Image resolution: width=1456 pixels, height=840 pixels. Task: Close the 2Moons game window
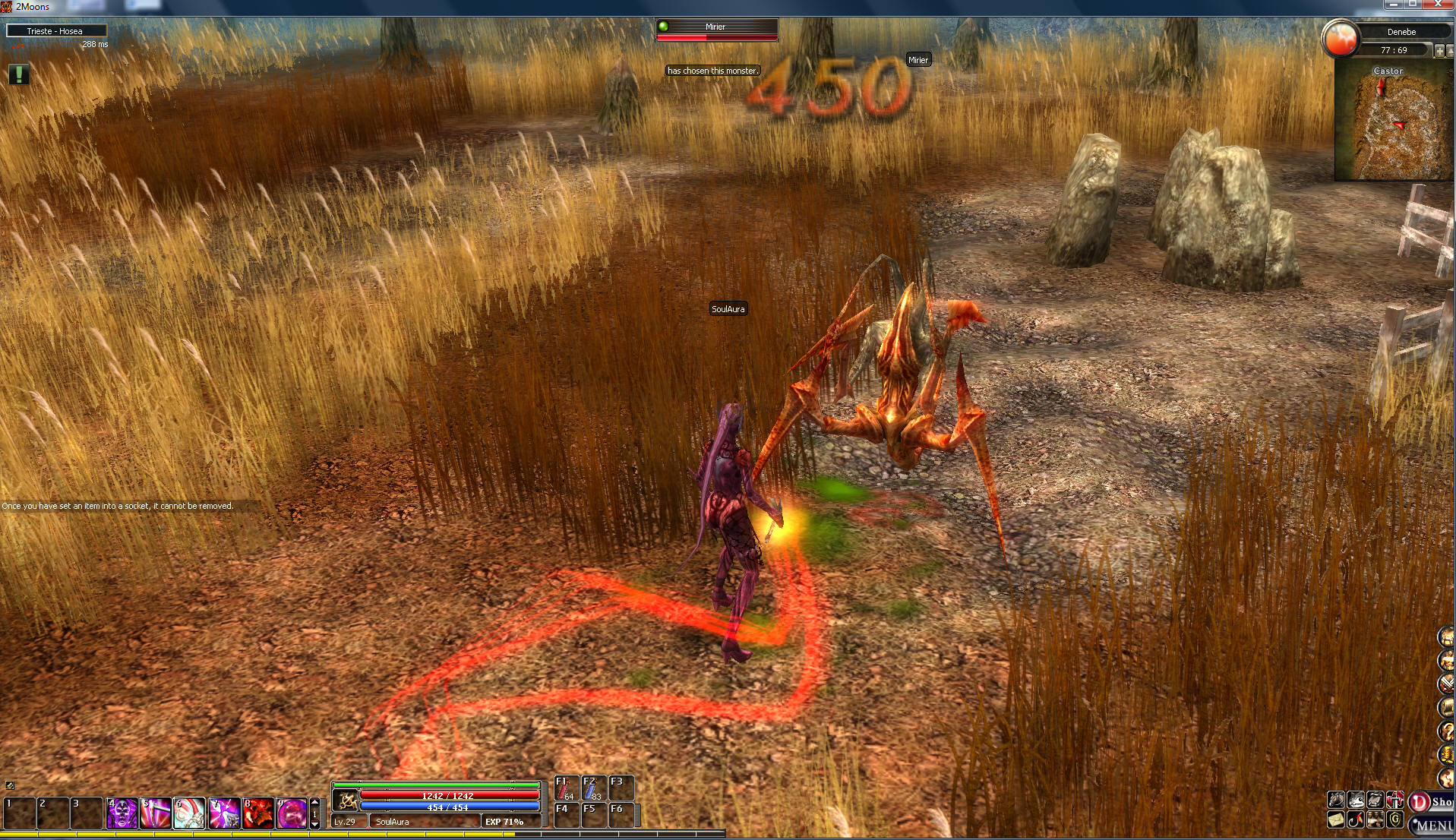coord(1439,5)
